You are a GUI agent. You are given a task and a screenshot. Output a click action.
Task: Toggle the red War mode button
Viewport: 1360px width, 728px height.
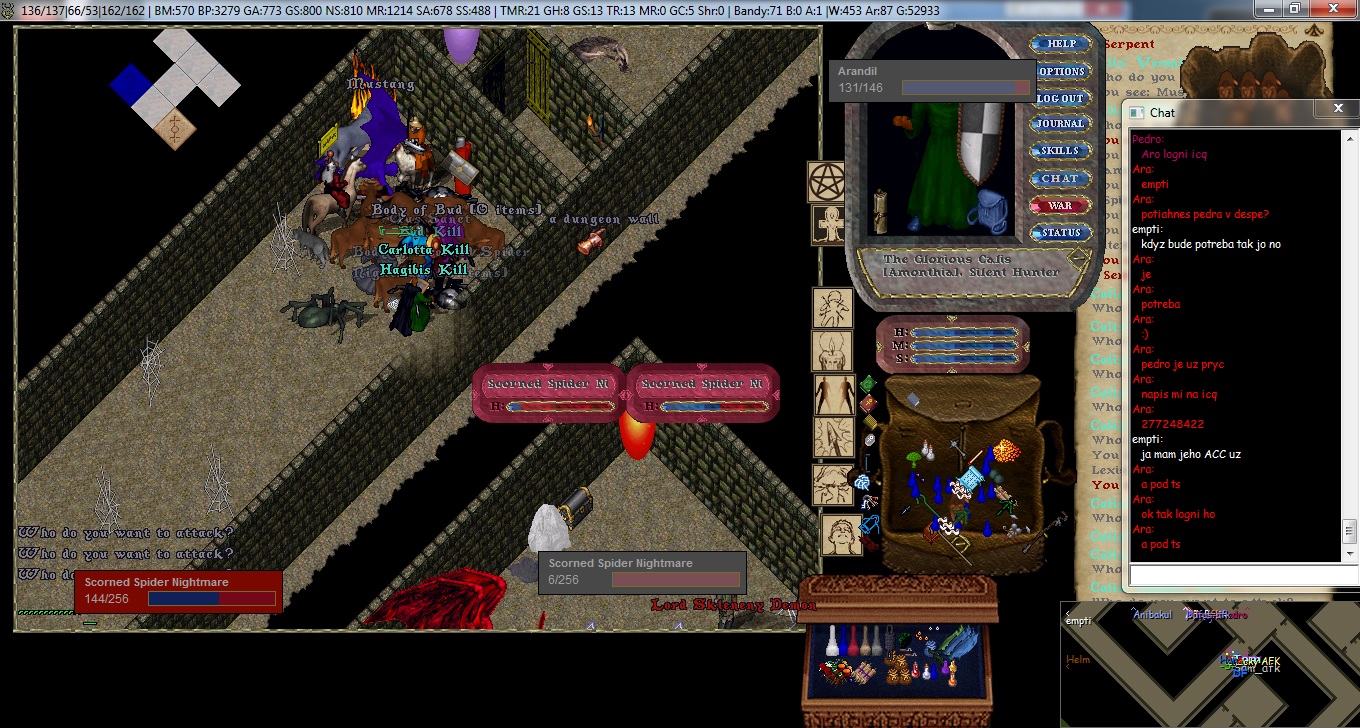click(1060, 205)
